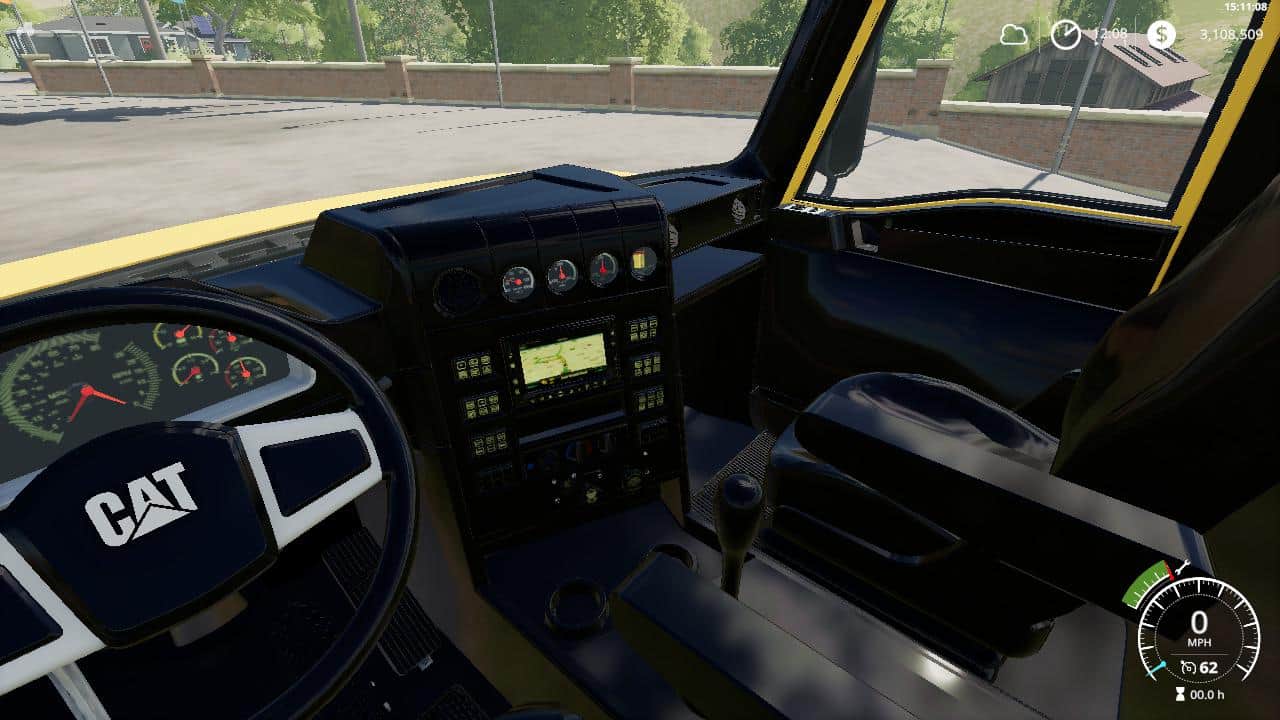Click the money balance reading 3,108,509

tap(1230, 34)
